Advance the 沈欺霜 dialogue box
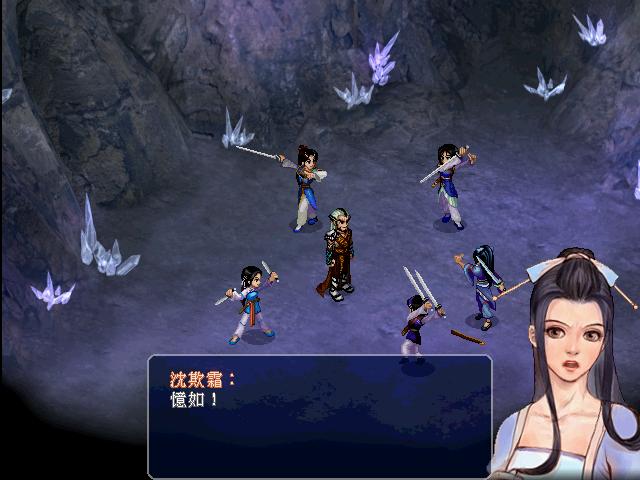This screenshot has width=640, height=480. click(x=320, y=415)
